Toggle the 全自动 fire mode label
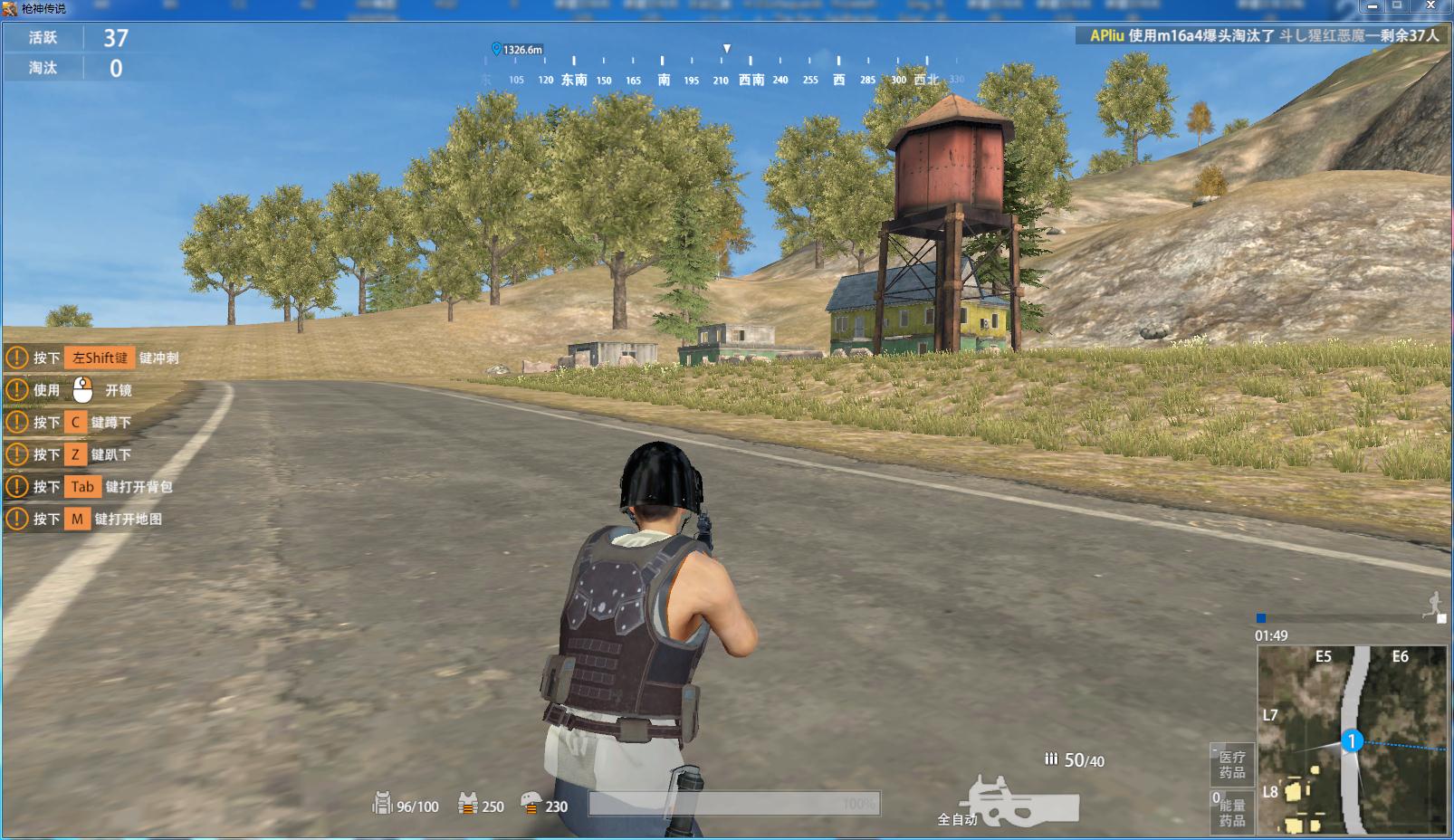Viewport: 1454px width, 840px height. (956, 819)
